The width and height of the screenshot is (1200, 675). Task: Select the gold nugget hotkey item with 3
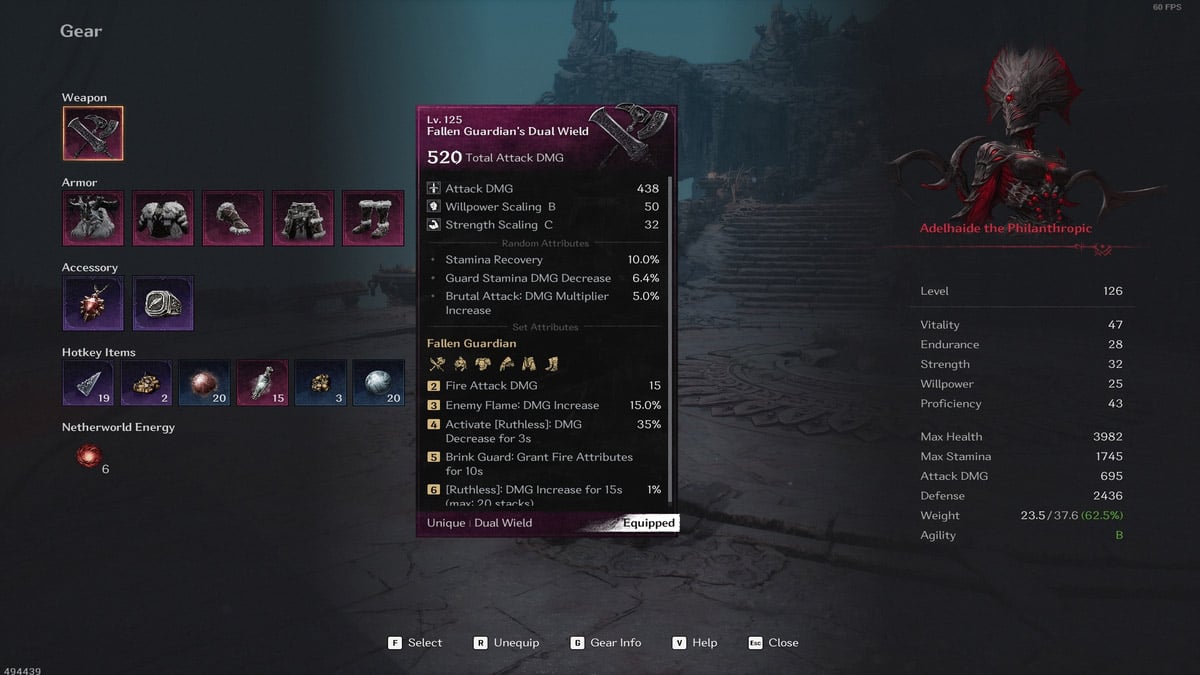pos(322,384)
